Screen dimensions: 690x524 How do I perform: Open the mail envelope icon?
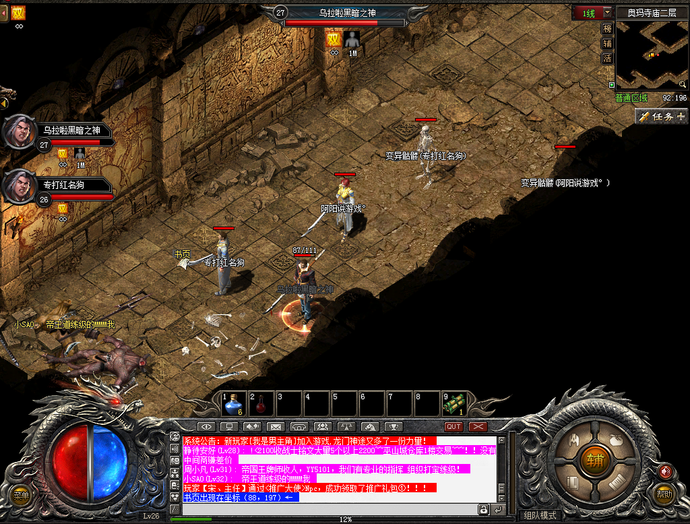[274, 426]
